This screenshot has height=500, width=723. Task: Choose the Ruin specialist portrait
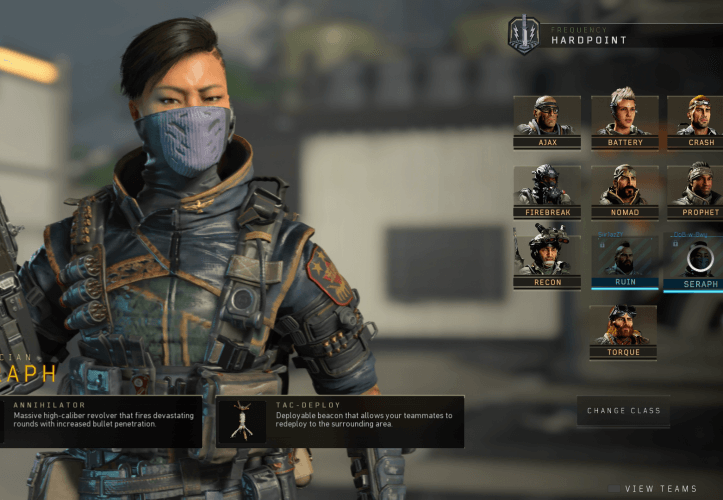tap(624, 260)
